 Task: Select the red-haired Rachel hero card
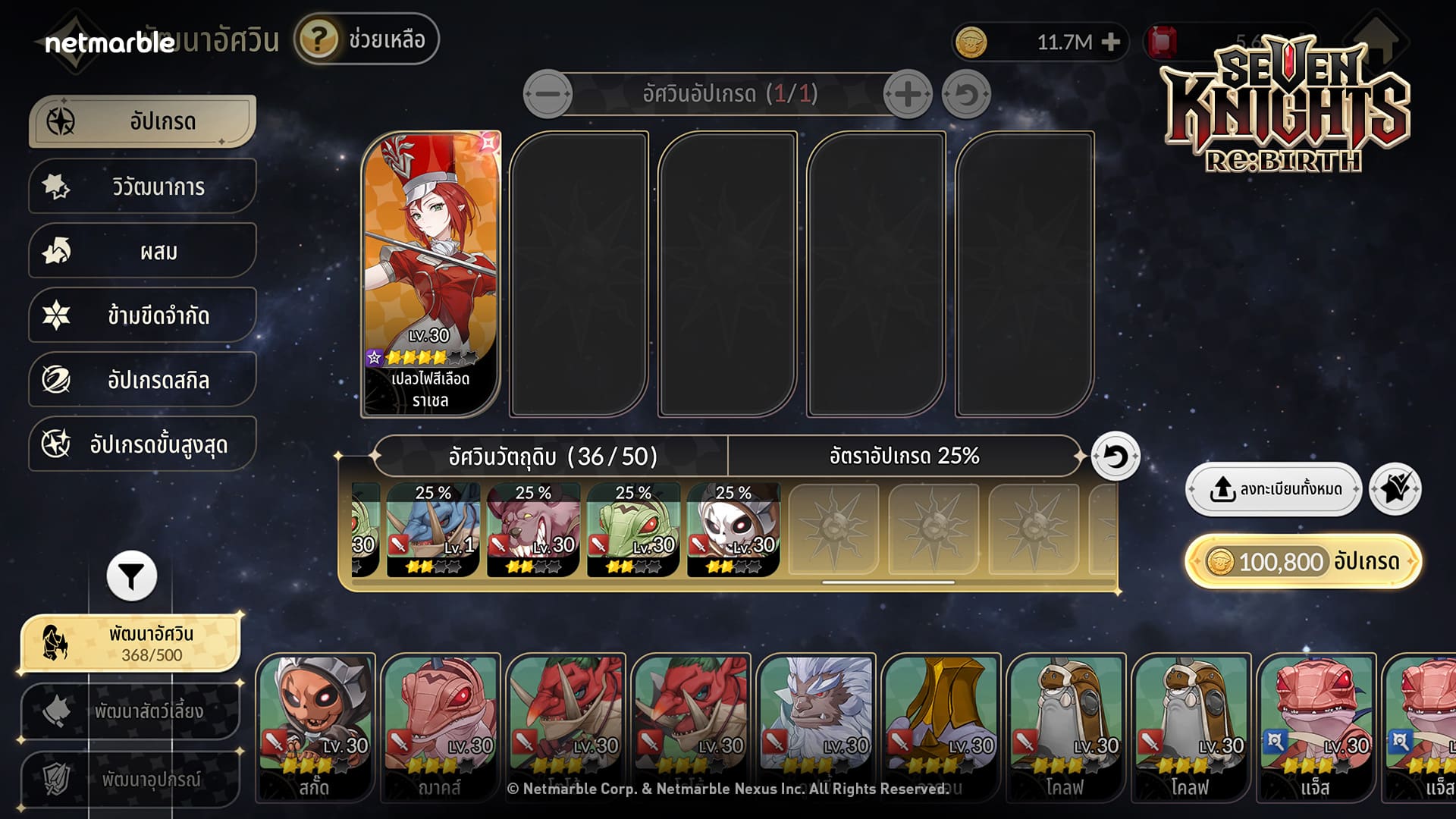tap(431, 273)
